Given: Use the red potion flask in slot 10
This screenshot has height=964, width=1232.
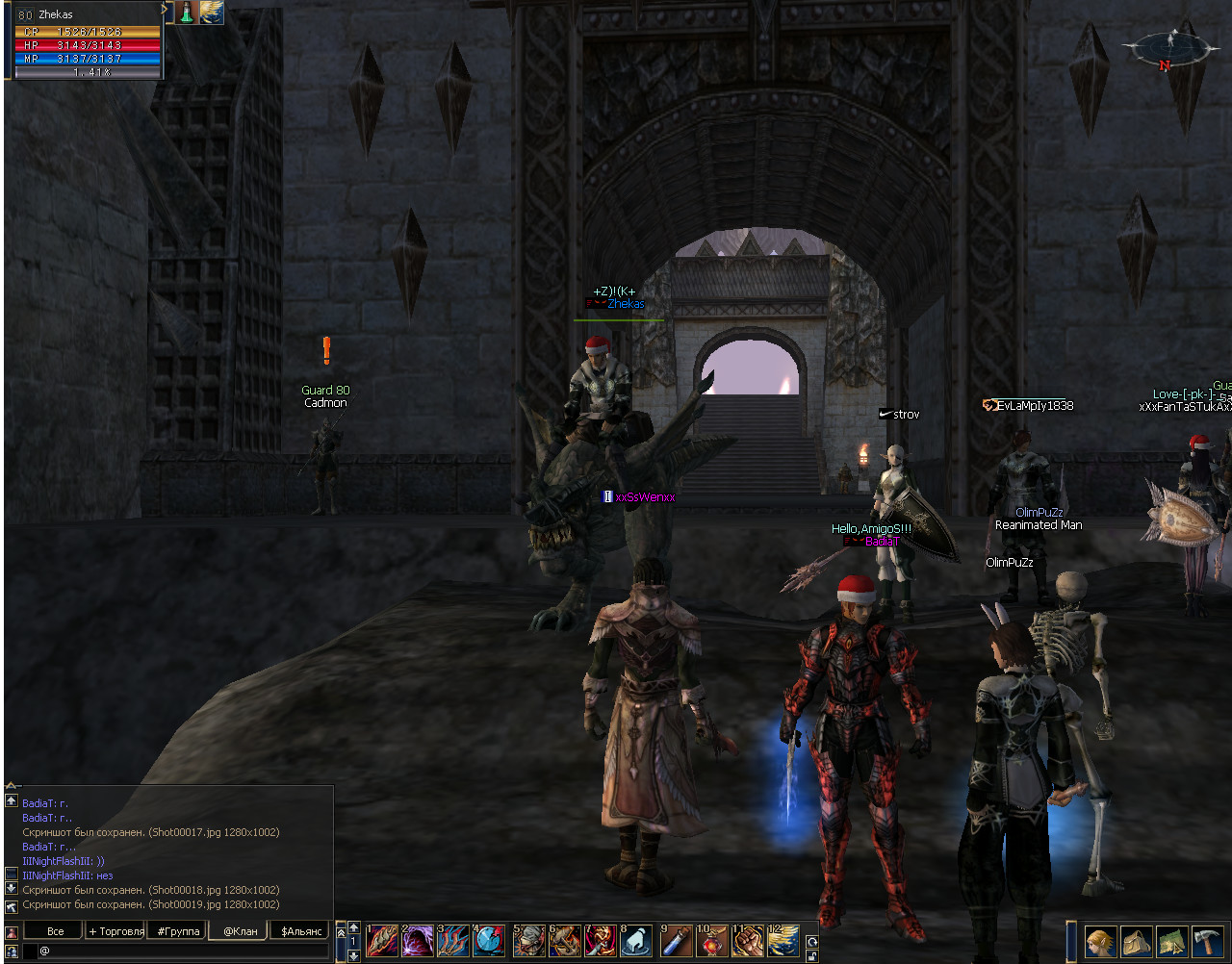Looking at the screenshot, I should click(712, 940).
